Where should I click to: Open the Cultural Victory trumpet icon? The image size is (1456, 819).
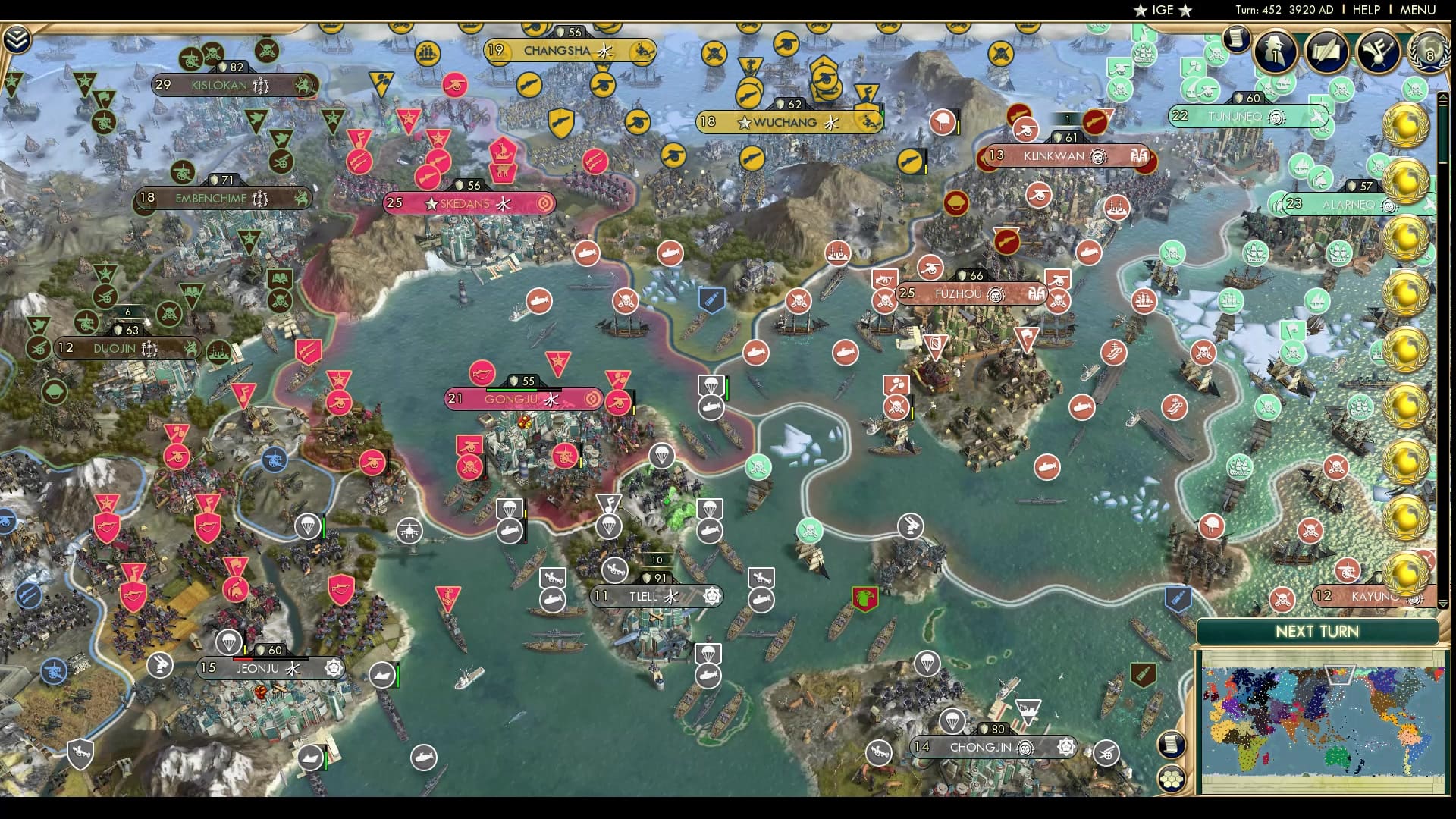click(1379, 52)
